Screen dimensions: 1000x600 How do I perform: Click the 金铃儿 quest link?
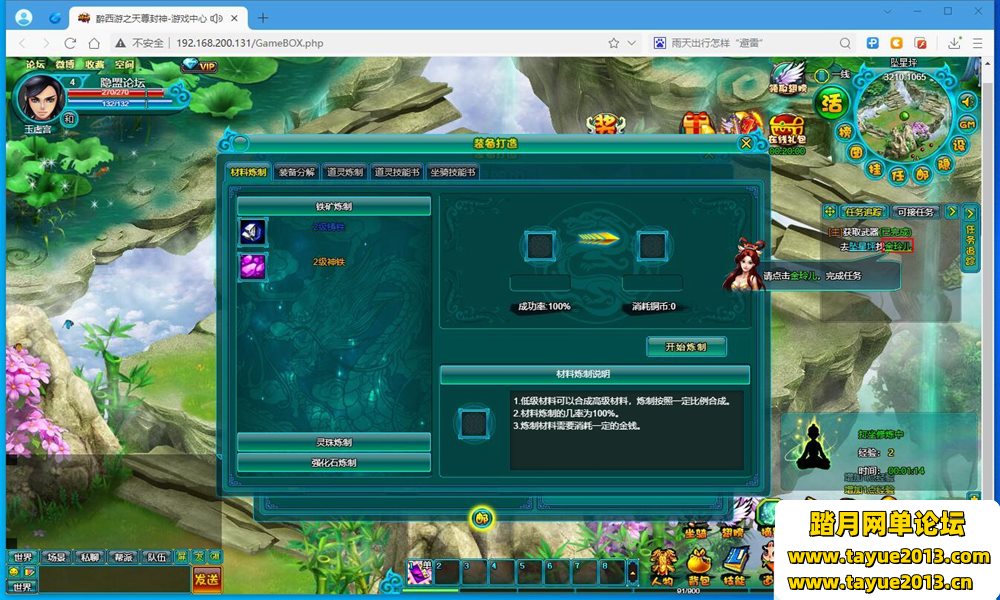(x=897, y=246)
